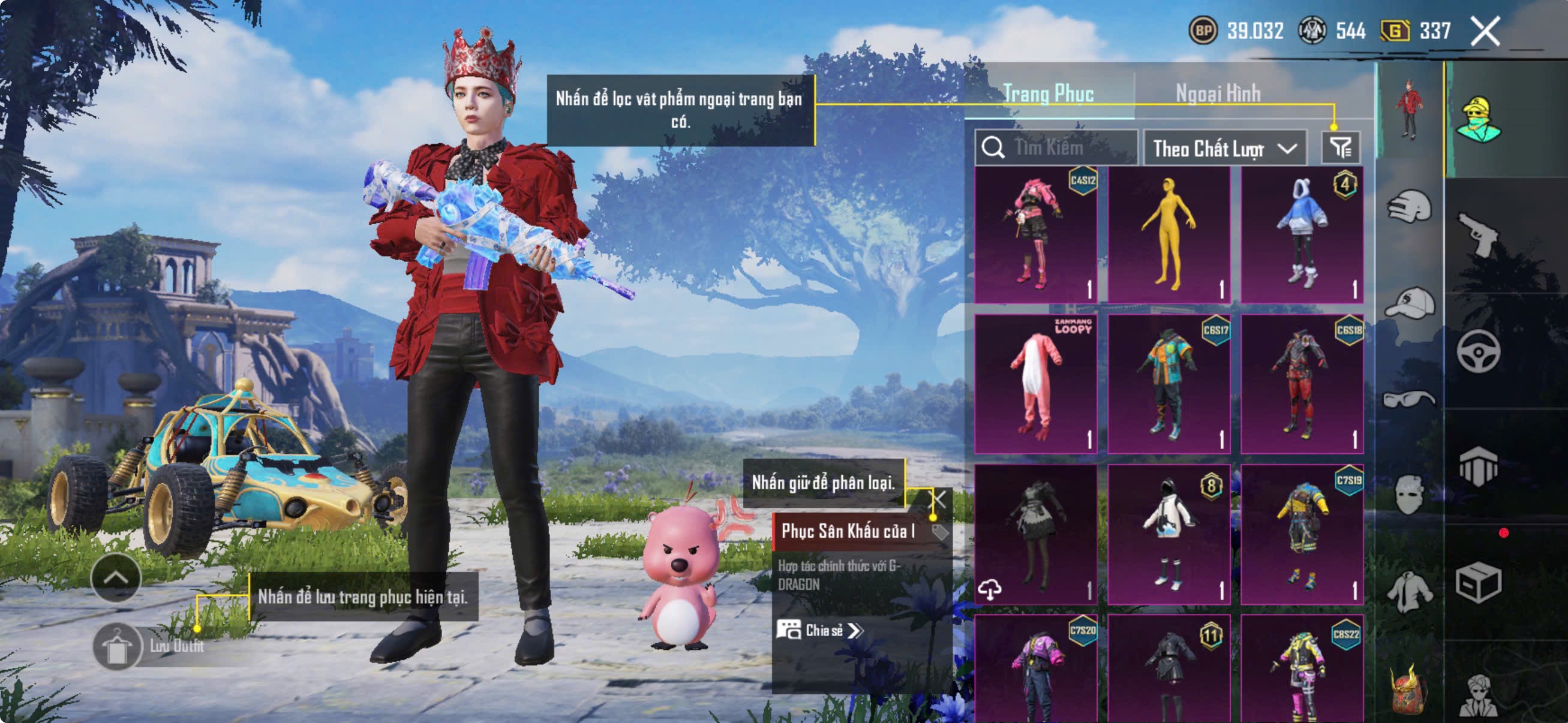Open the Theo Chất Lượng sort dropdown

pyautogui.click(x=1224, y=148)
